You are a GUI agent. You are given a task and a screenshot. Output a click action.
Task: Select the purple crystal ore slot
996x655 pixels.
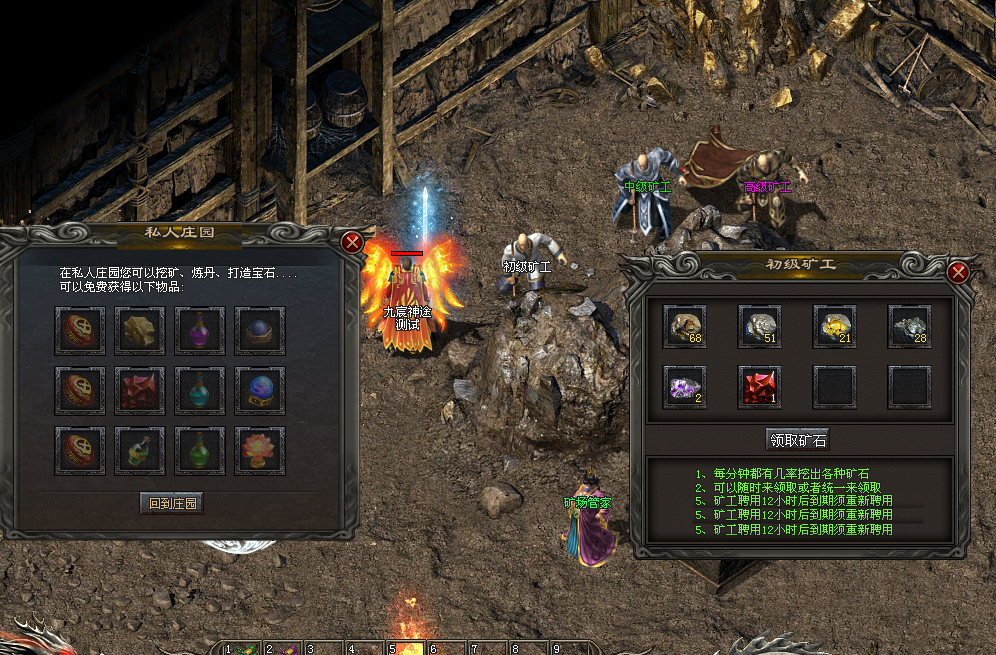(x=684, y=386)
